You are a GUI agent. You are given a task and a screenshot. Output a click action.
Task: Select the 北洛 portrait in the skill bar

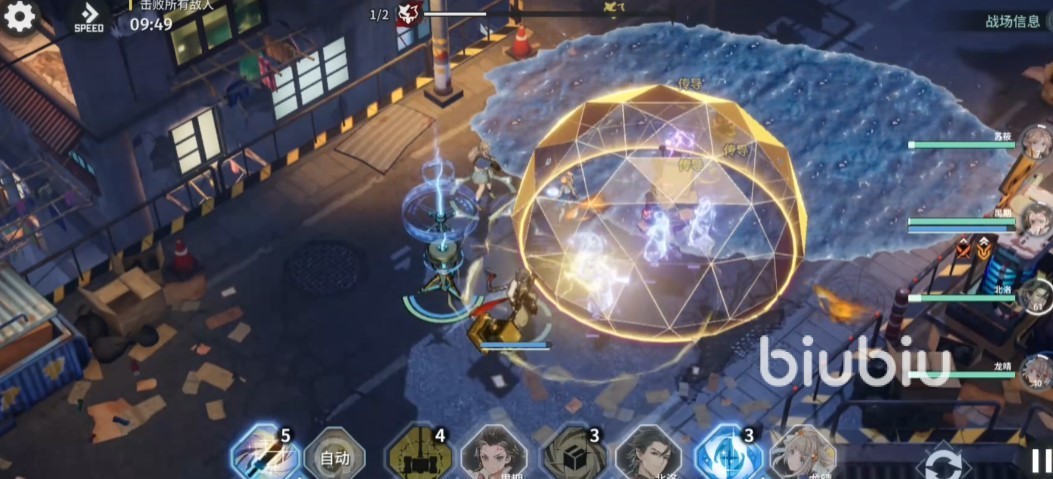coord(648,457)
